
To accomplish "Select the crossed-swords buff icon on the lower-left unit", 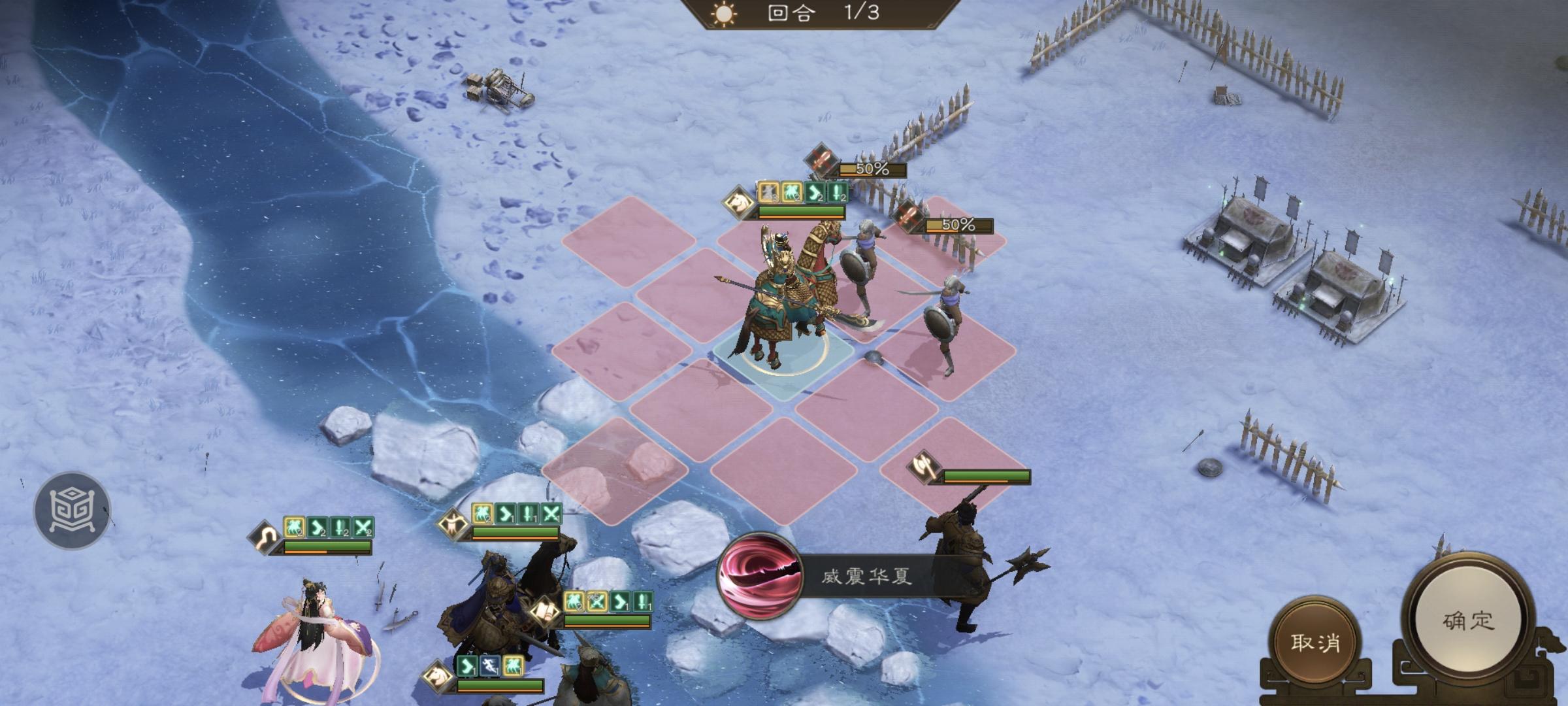I will tap(363, 527).
